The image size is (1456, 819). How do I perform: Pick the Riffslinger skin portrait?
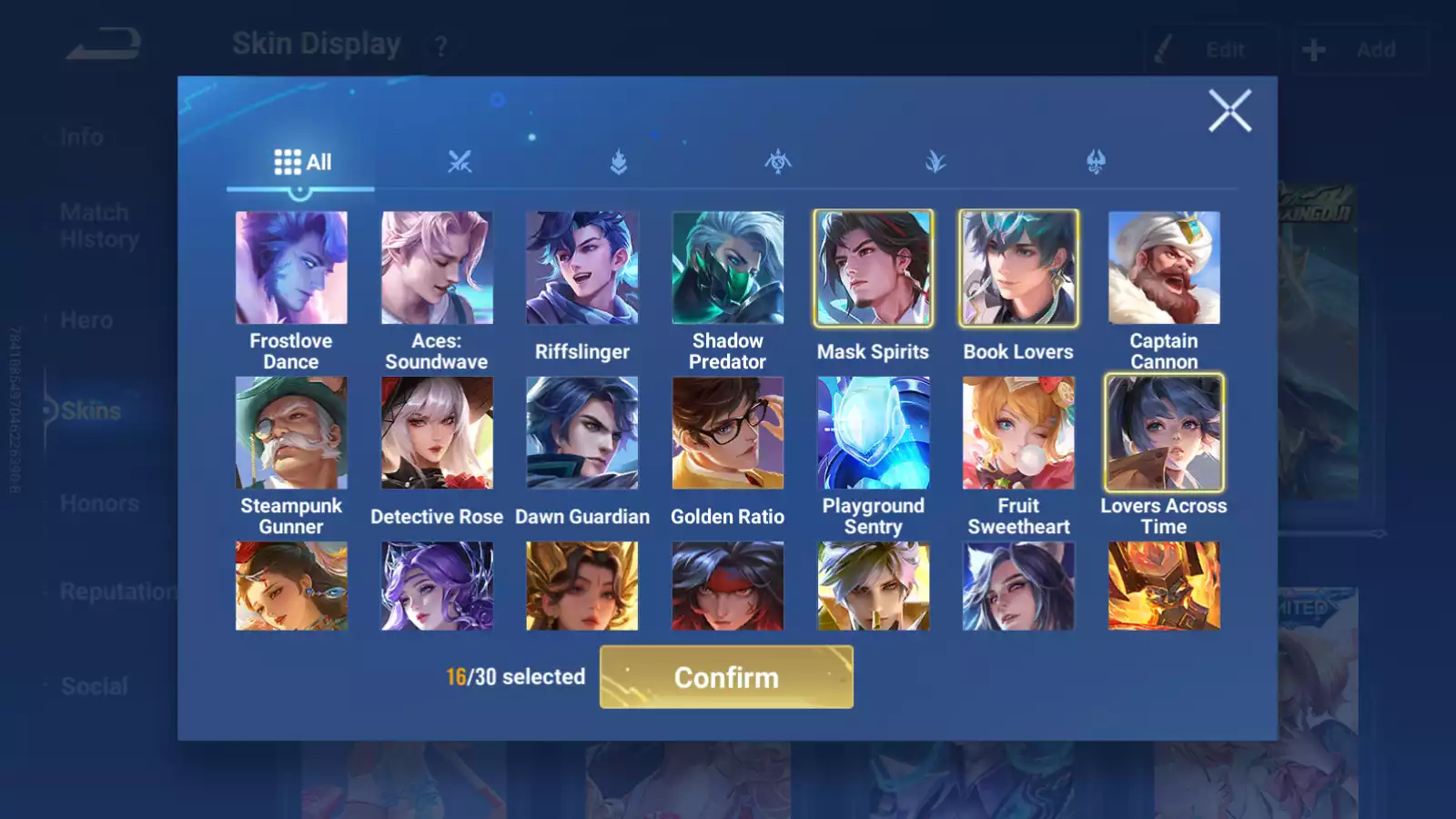582,268
